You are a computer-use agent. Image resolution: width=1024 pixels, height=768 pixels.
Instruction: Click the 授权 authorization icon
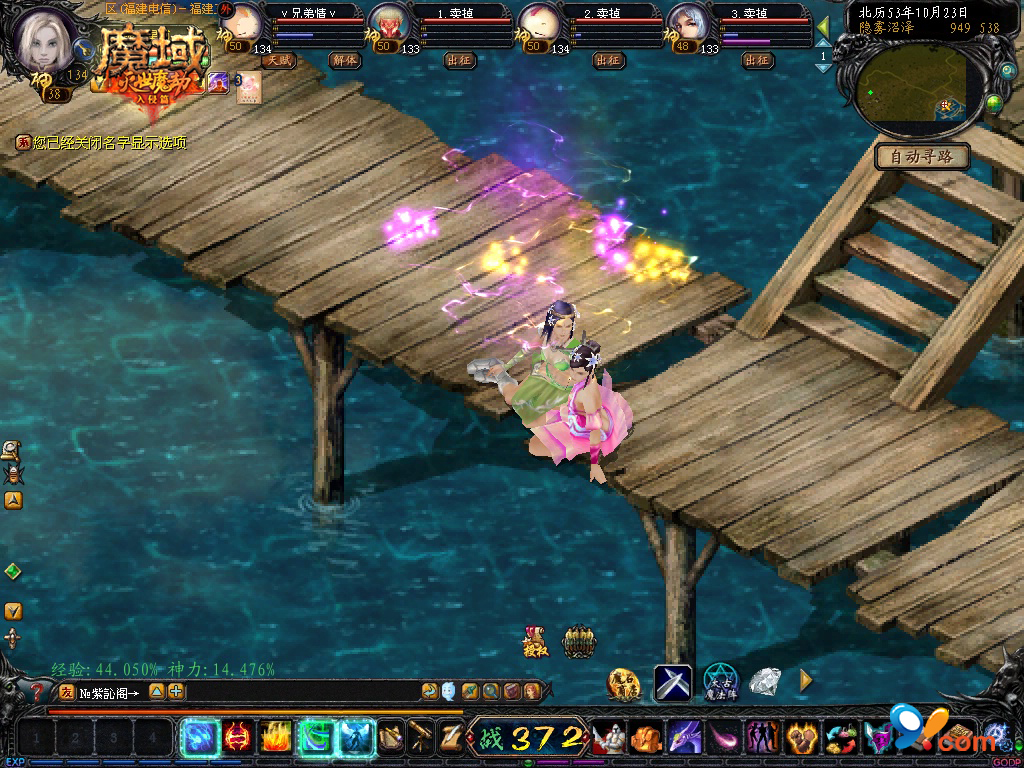click(535, 641)
